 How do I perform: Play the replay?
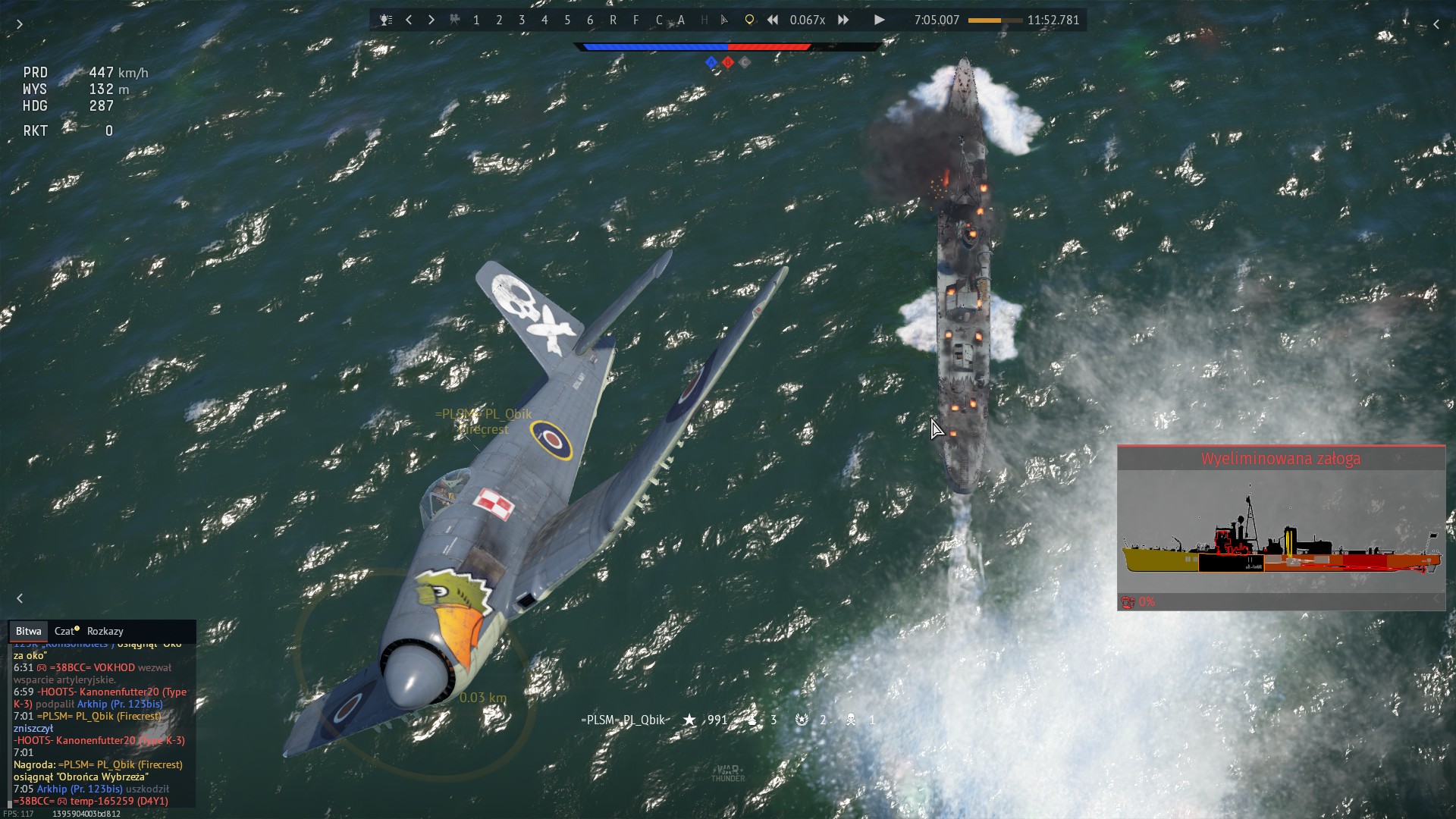click(879, 20)
